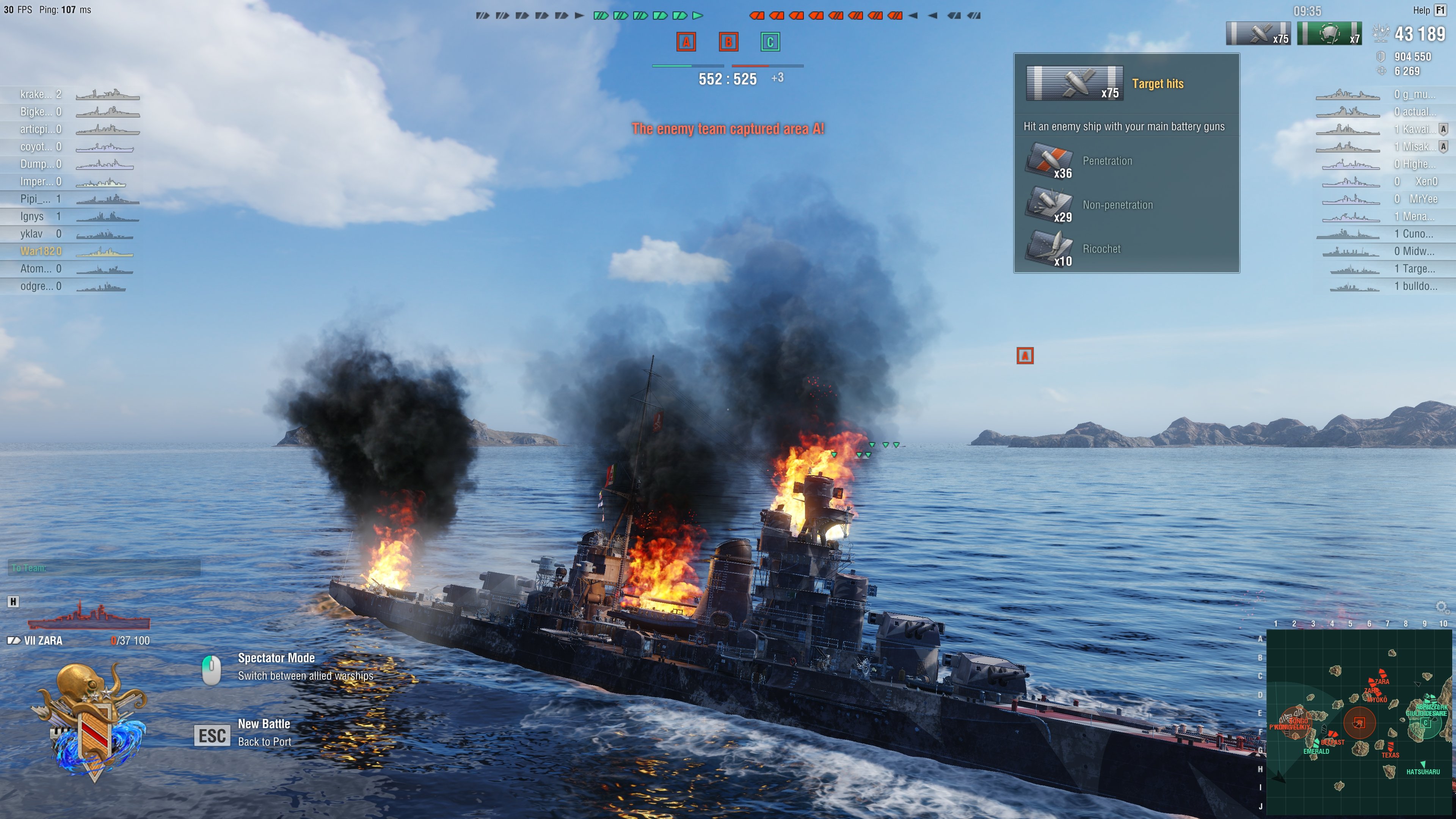Select ally Ignys in the roster
The height and width of the screenshot is (819, 1456).
[32, 216]
